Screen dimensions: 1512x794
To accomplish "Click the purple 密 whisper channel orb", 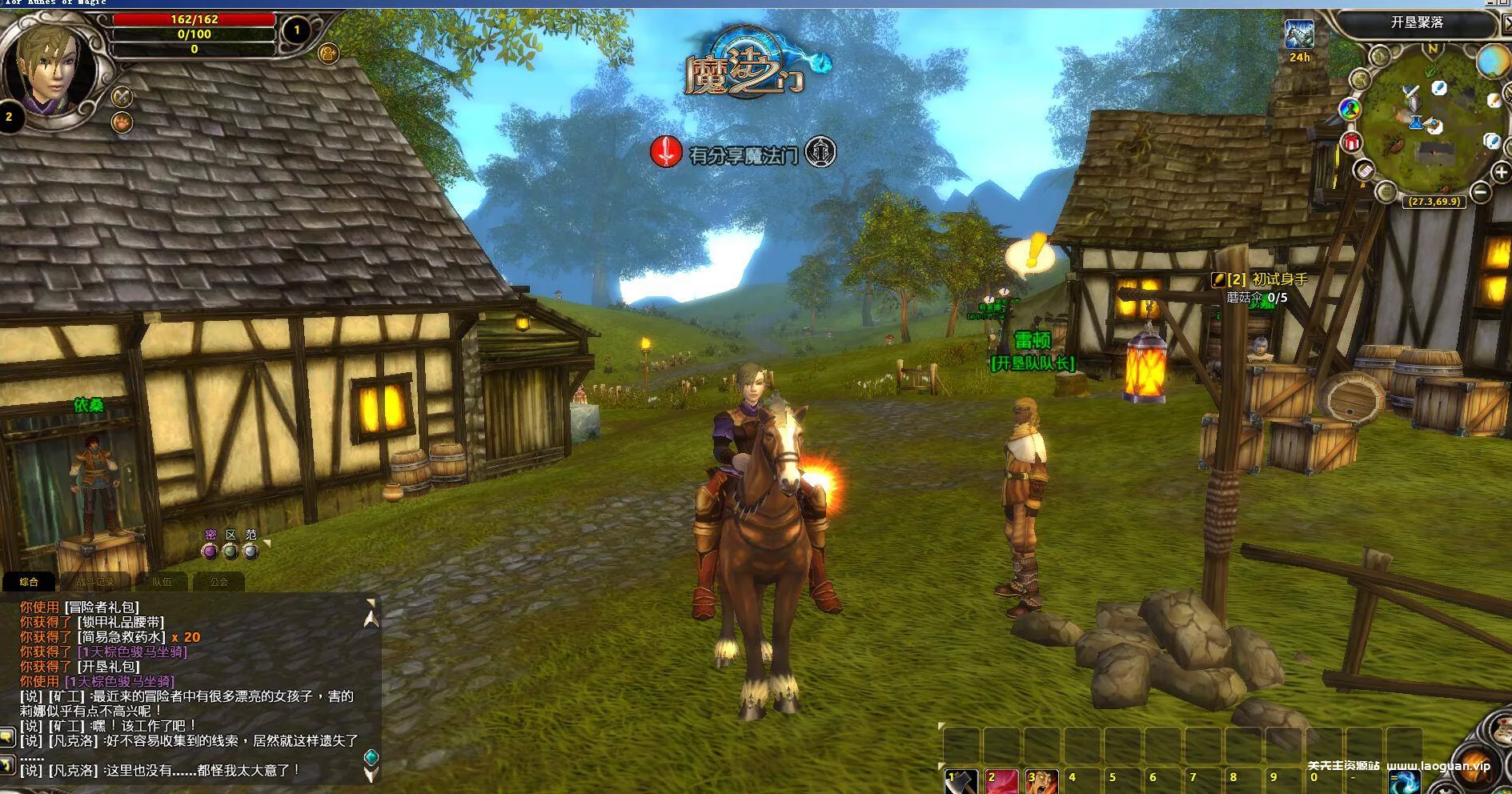I will tap(210, 551).
